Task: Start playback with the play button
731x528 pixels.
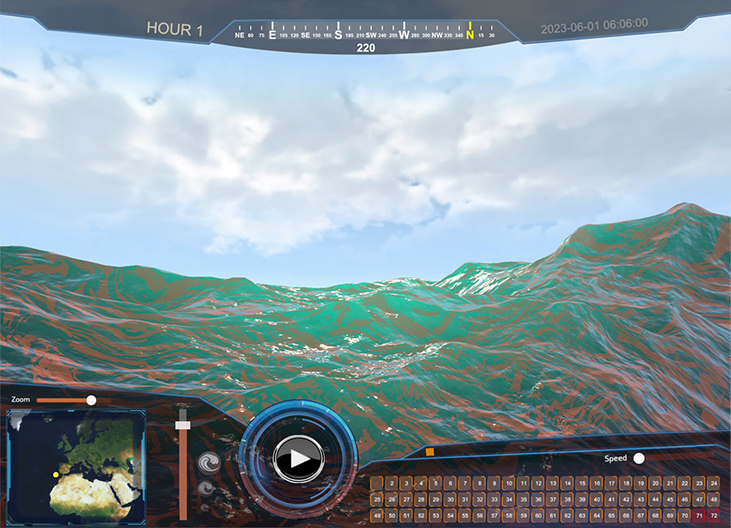Action: tap(297, 459)
